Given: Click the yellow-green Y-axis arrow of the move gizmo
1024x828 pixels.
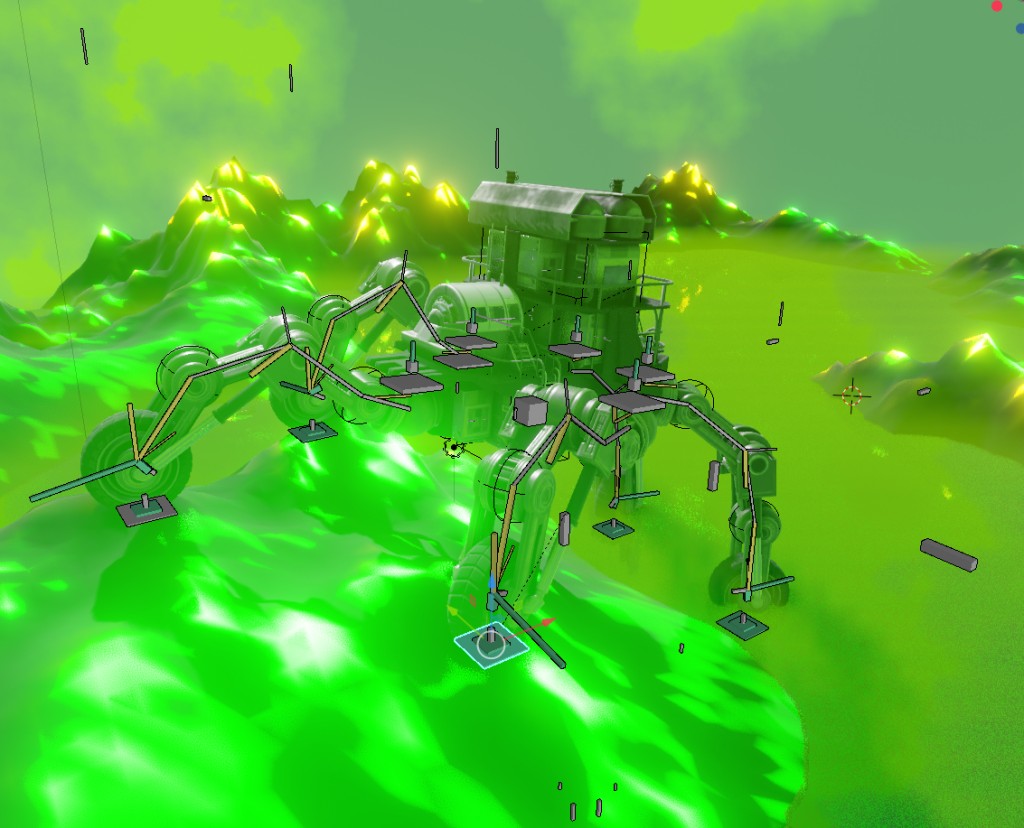Looking at the screenshot, I should [x=451, y=607].
